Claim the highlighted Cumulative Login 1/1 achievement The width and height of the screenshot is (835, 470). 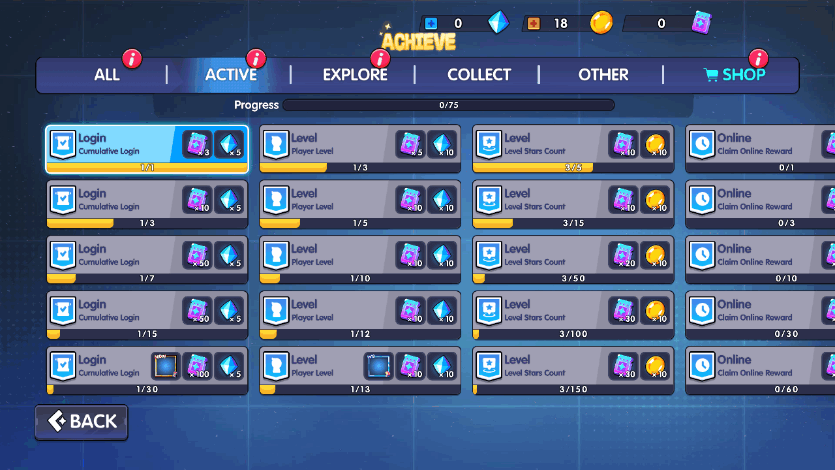(x=147, y=149)
